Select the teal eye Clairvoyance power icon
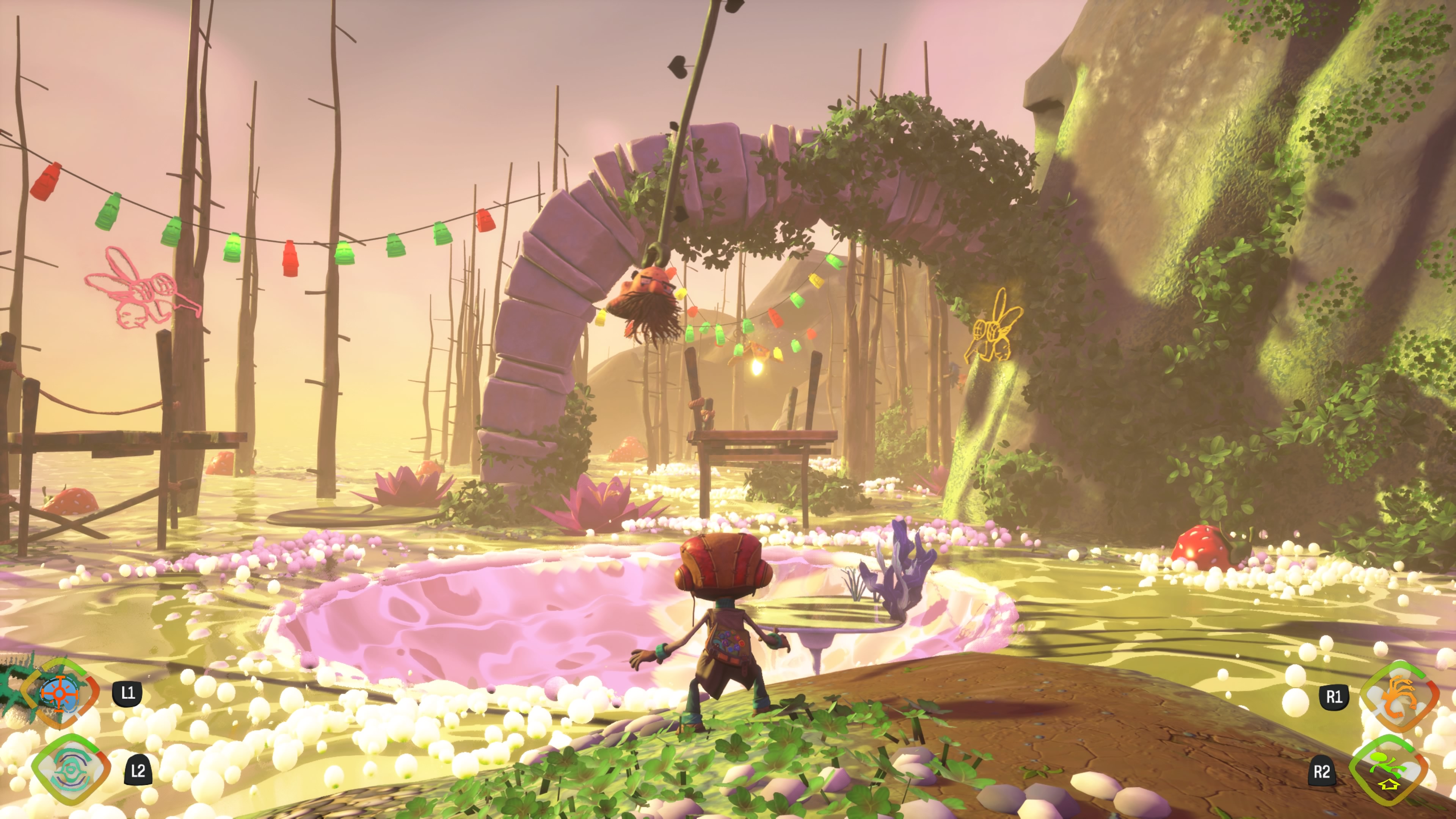Image resolution: width=1456 pixels, height=819 pixels. point(71,769)
